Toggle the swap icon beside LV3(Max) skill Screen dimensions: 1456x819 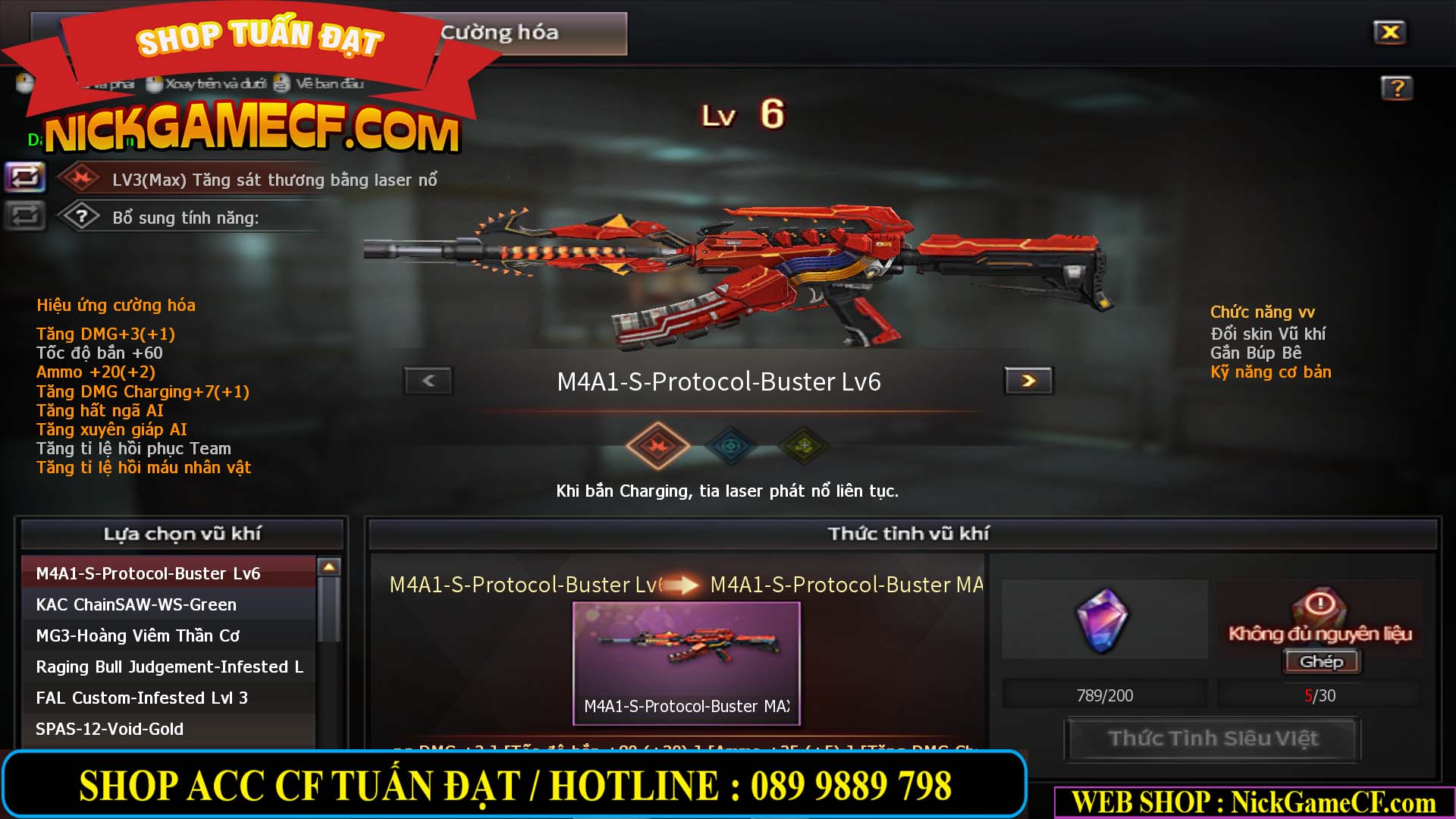pyautogui.click(x=25, y=178)
